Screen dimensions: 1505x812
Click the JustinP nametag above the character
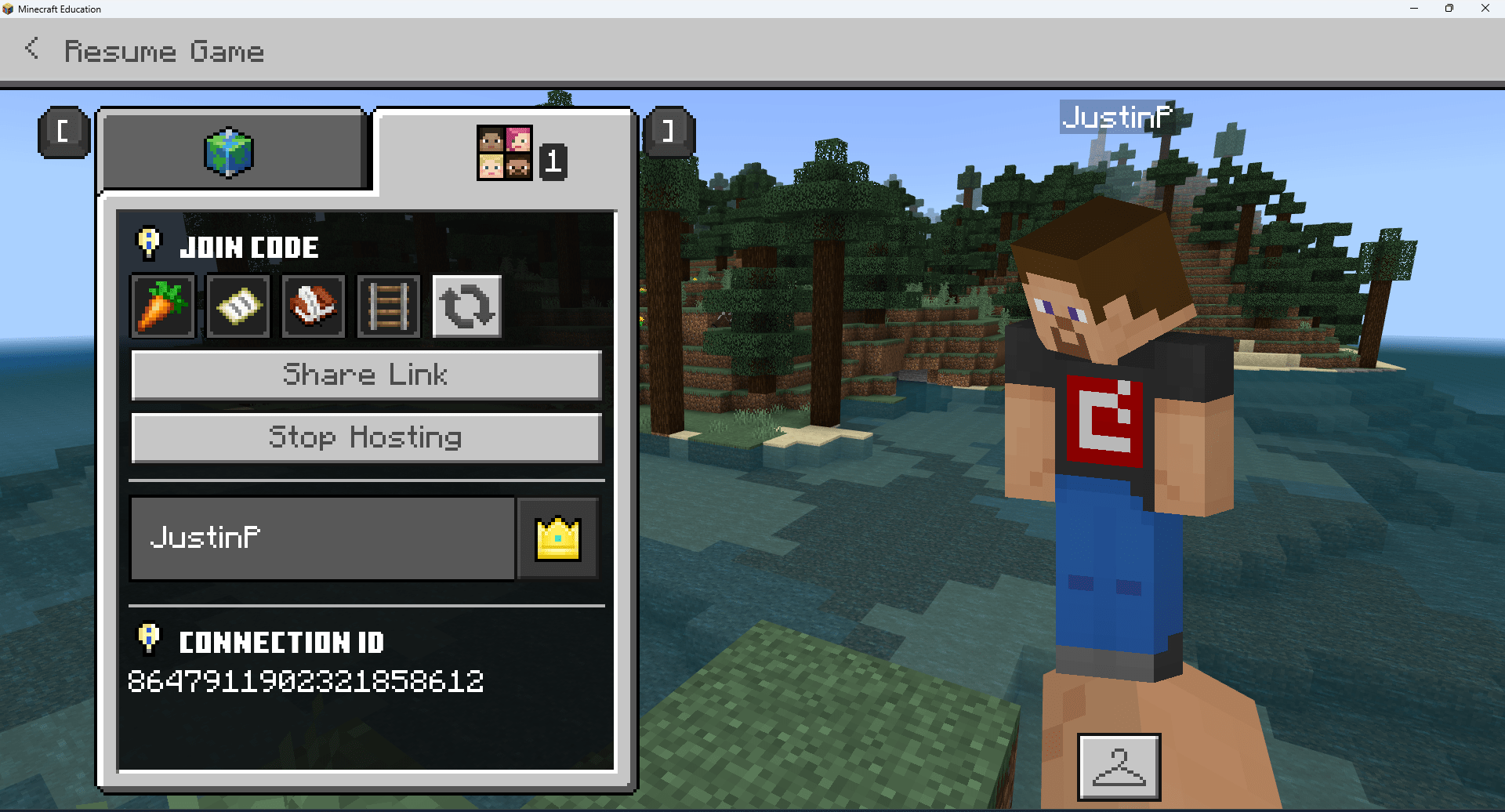[x=1116, y=118]
